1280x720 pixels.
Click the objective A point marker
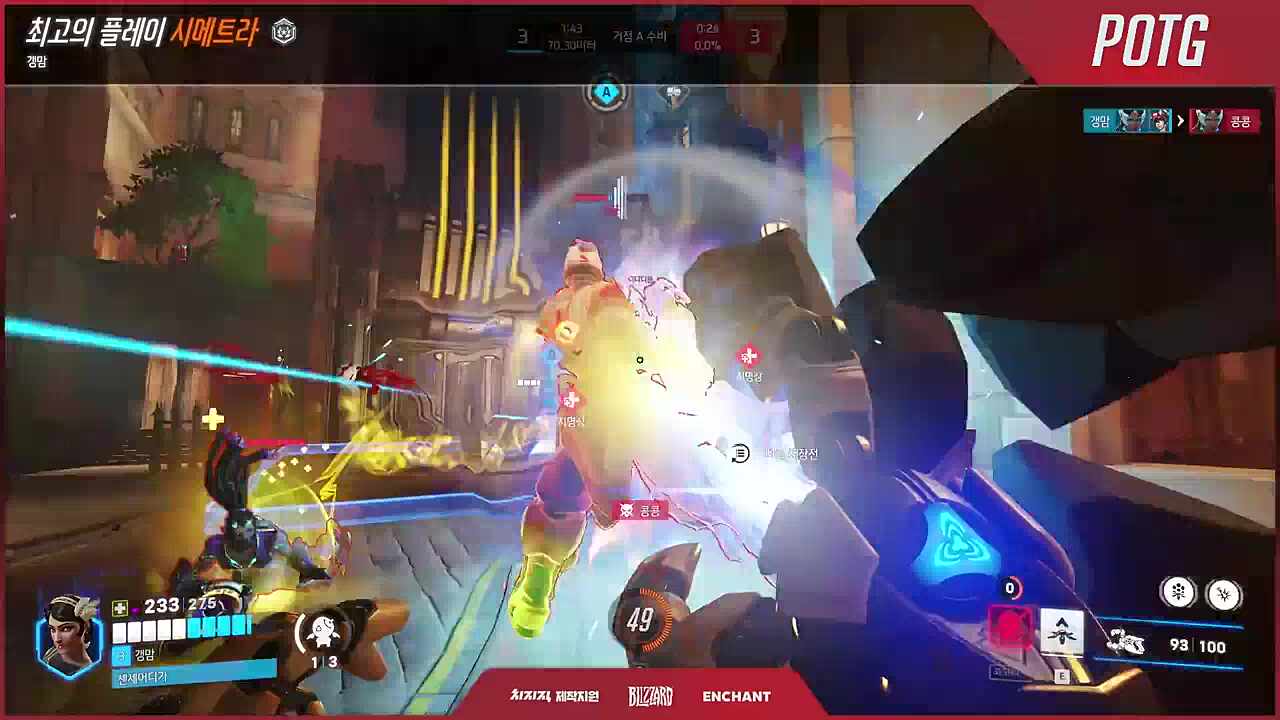pos(605,94)
